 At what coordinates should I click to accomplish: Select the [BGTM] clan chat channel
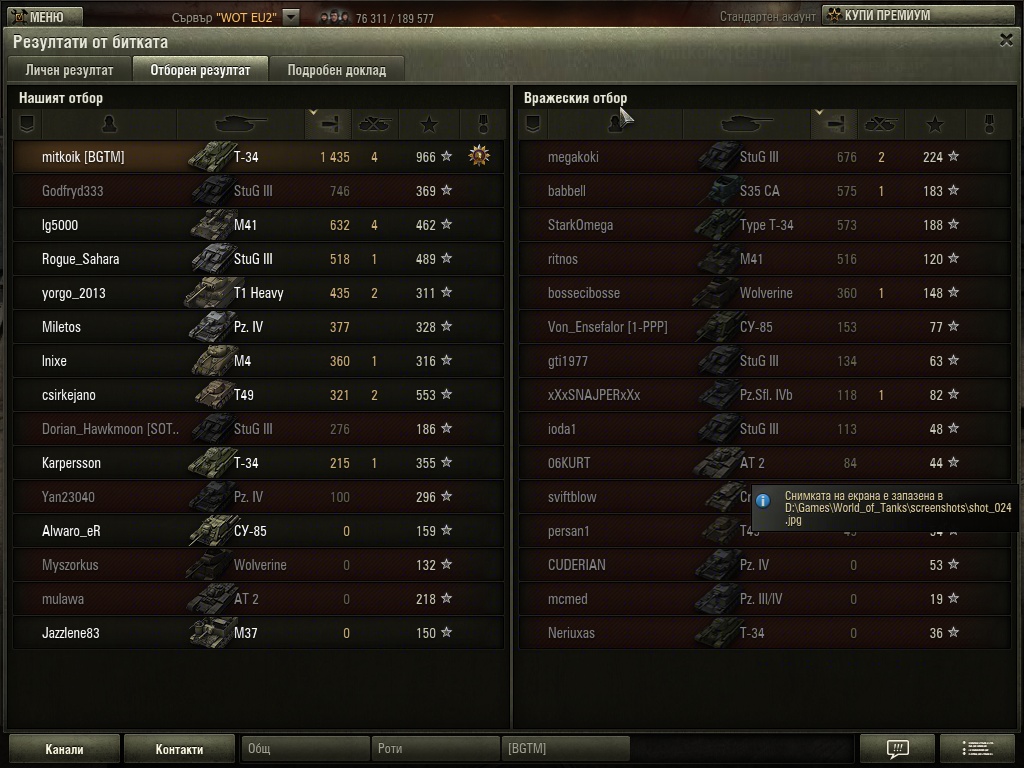coord(566,749)
